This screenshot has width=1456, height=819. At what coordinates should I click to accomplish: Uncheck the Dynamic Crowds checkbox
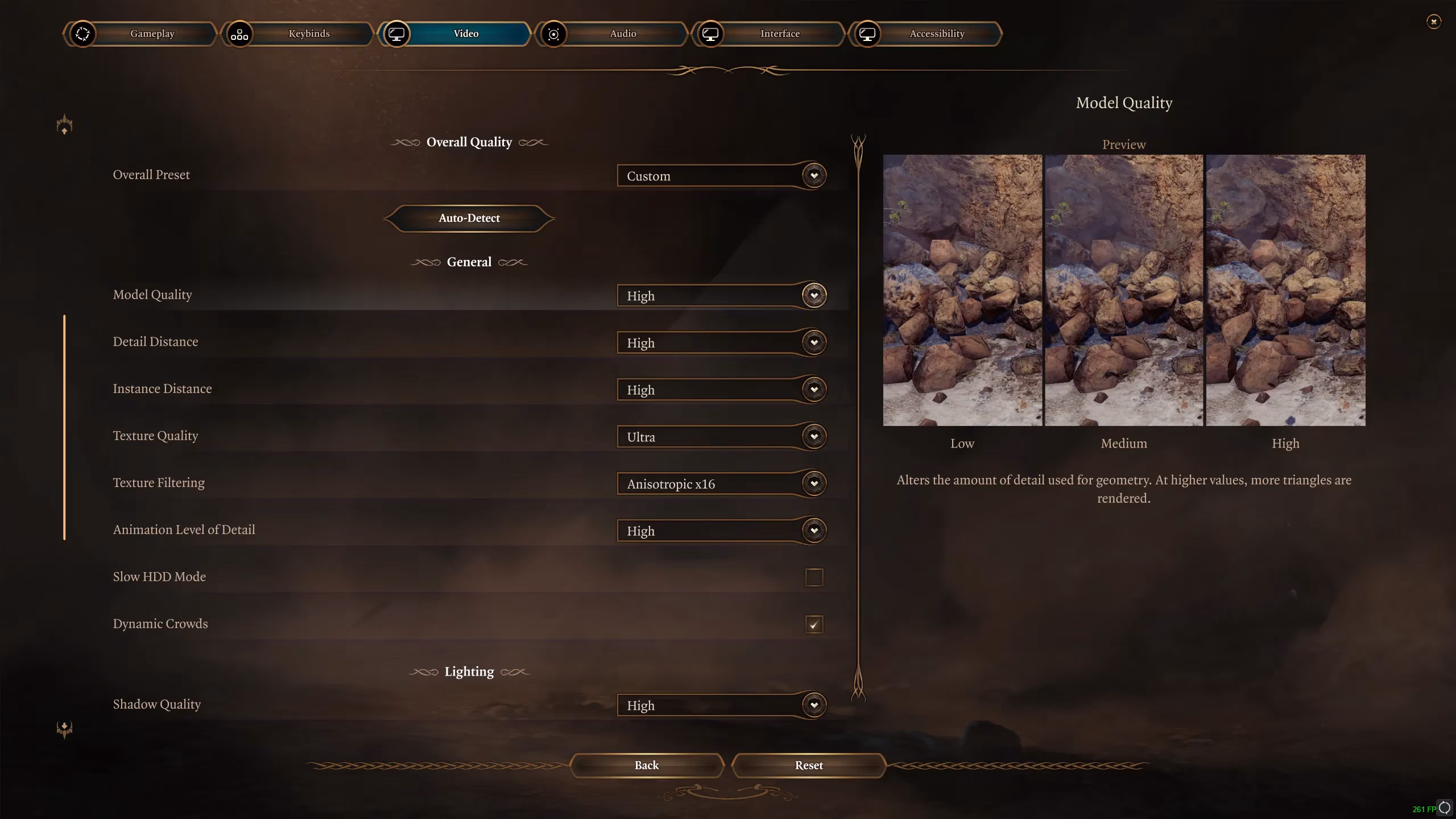(x=813, y=624)
